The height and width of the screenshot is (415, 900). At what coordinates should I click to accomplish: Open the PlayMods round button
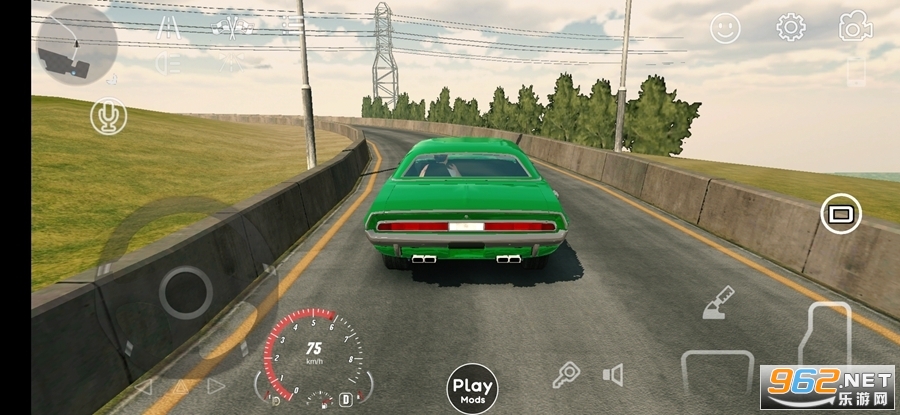(x=472, y=388)
